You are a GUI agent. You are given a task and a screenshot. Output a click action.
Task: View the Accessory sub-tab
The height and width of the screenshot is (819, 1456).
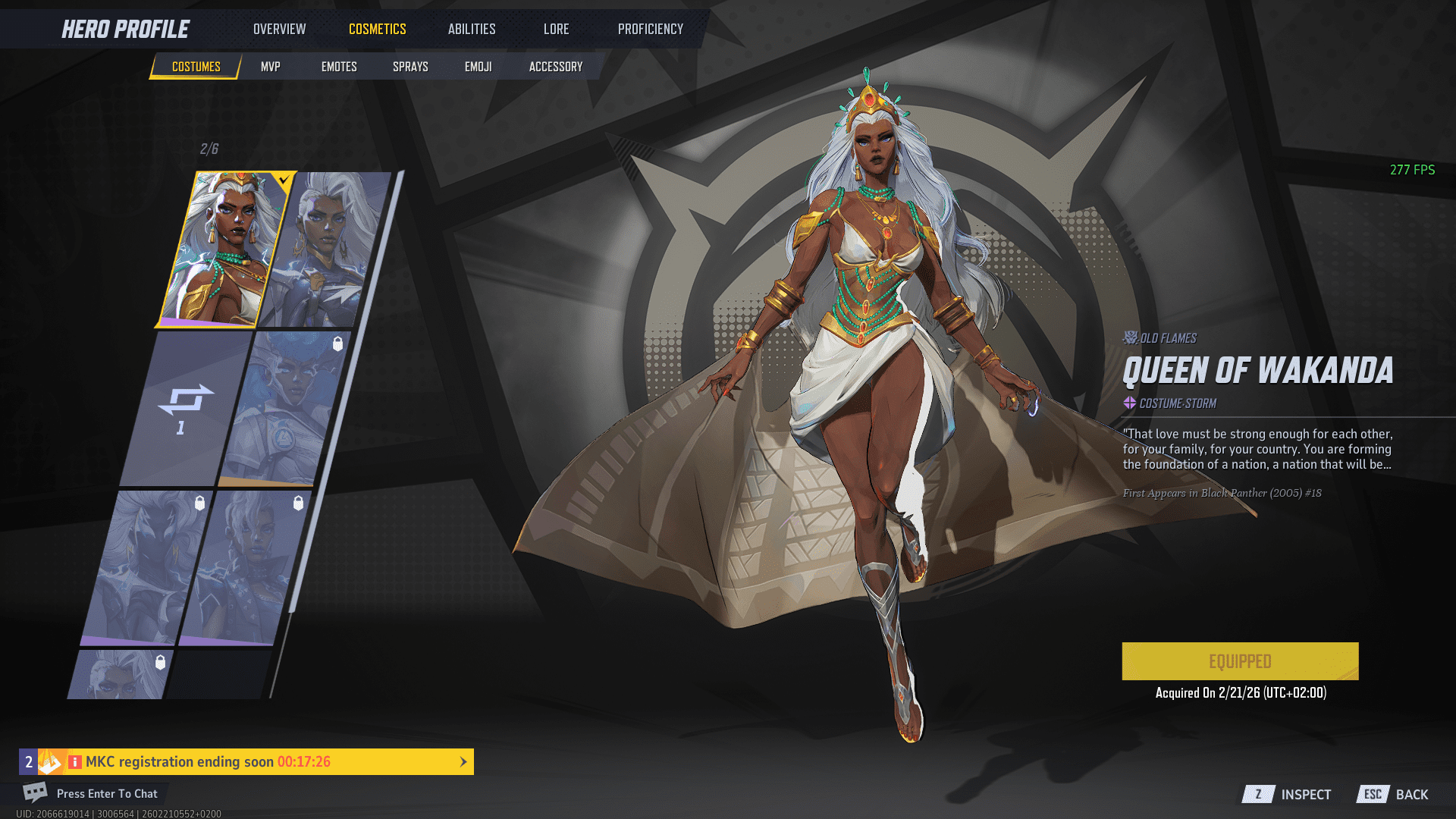(556, 67)
